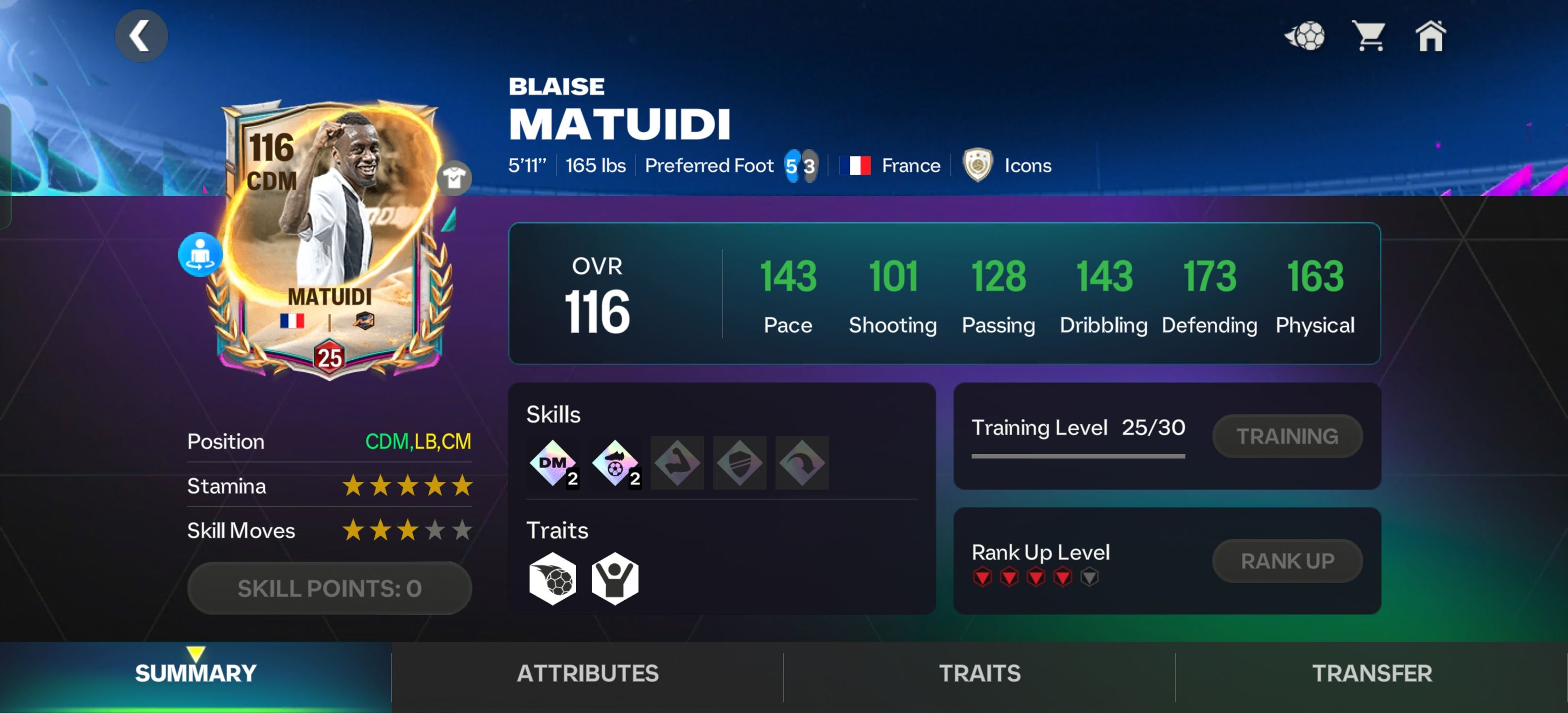Viewport: 1568px width, 713px height.
Task: Tap the shirt icon beside the card
Action: click(x=454, y=178)
